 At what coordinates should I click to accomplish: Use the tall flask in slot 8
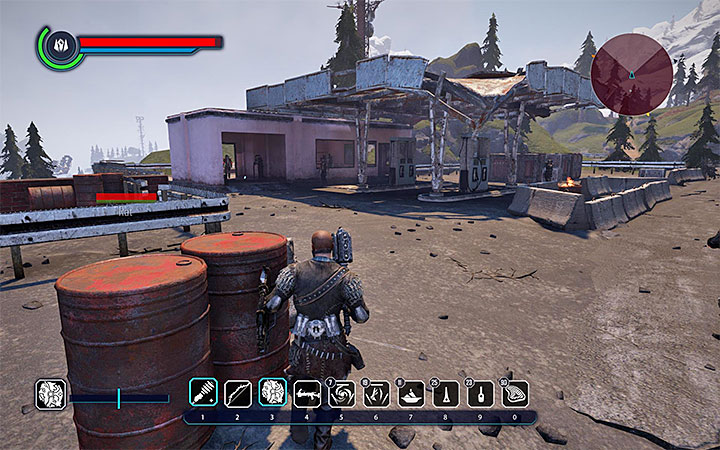tap(446, 393)
